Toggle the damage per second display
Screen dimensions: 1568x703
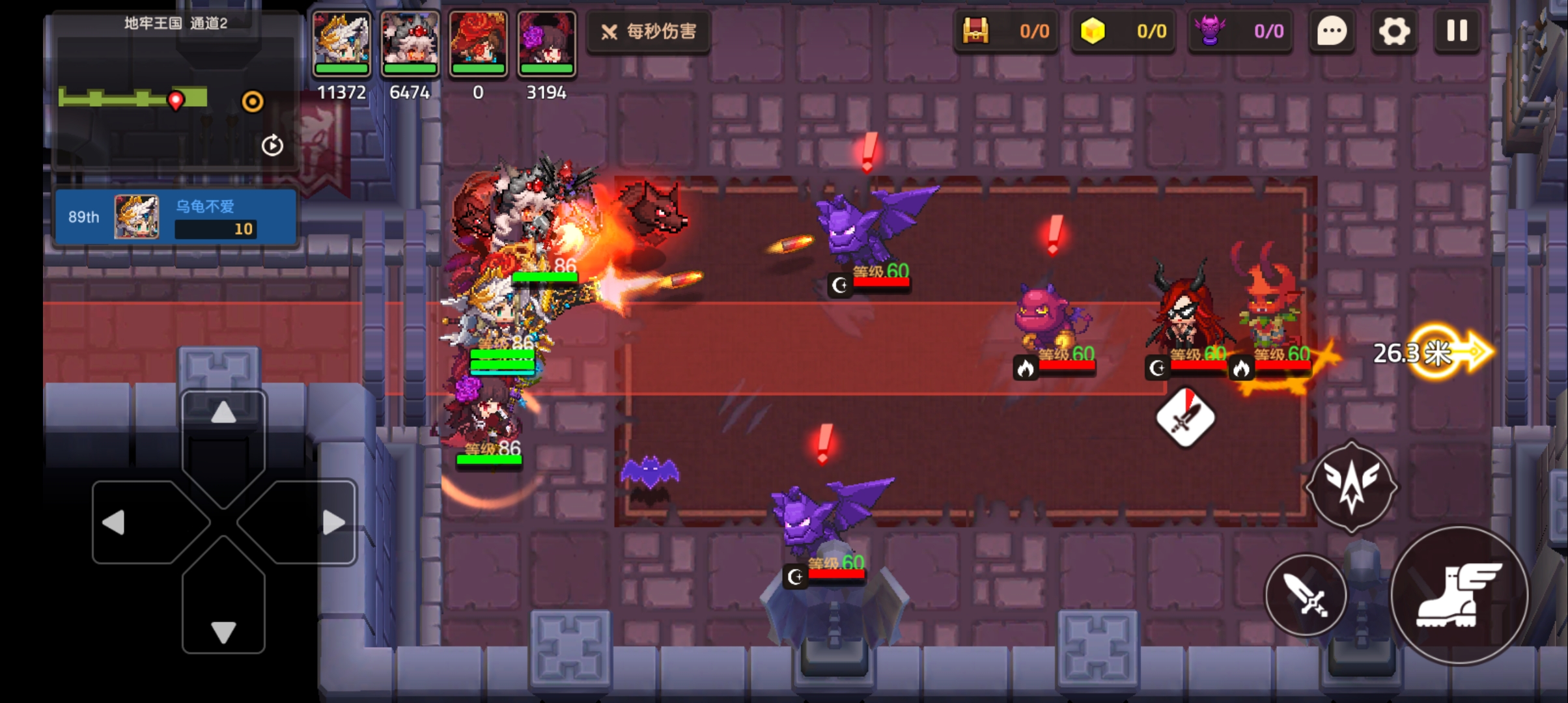(x=649, y=31)
